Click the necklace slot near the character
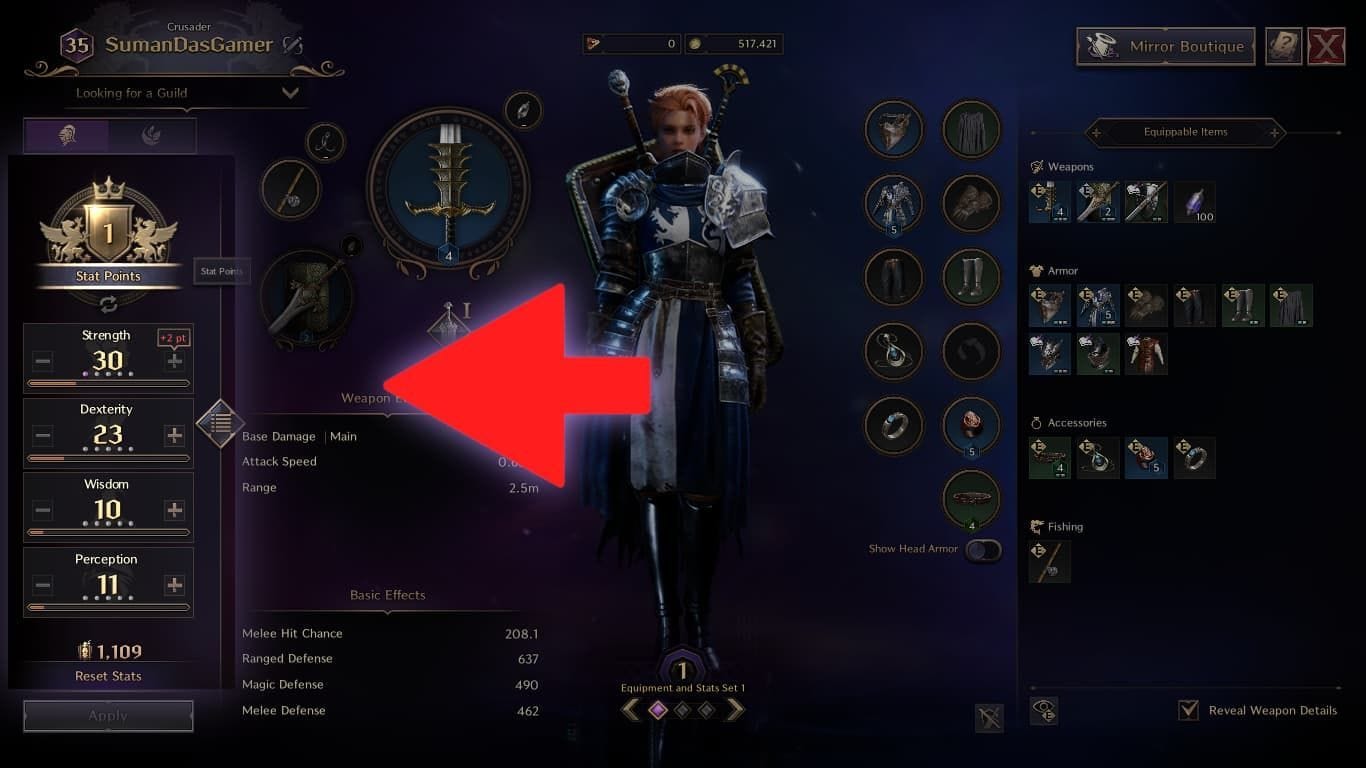Screen dimensions: 1366x768 (893, 350)
